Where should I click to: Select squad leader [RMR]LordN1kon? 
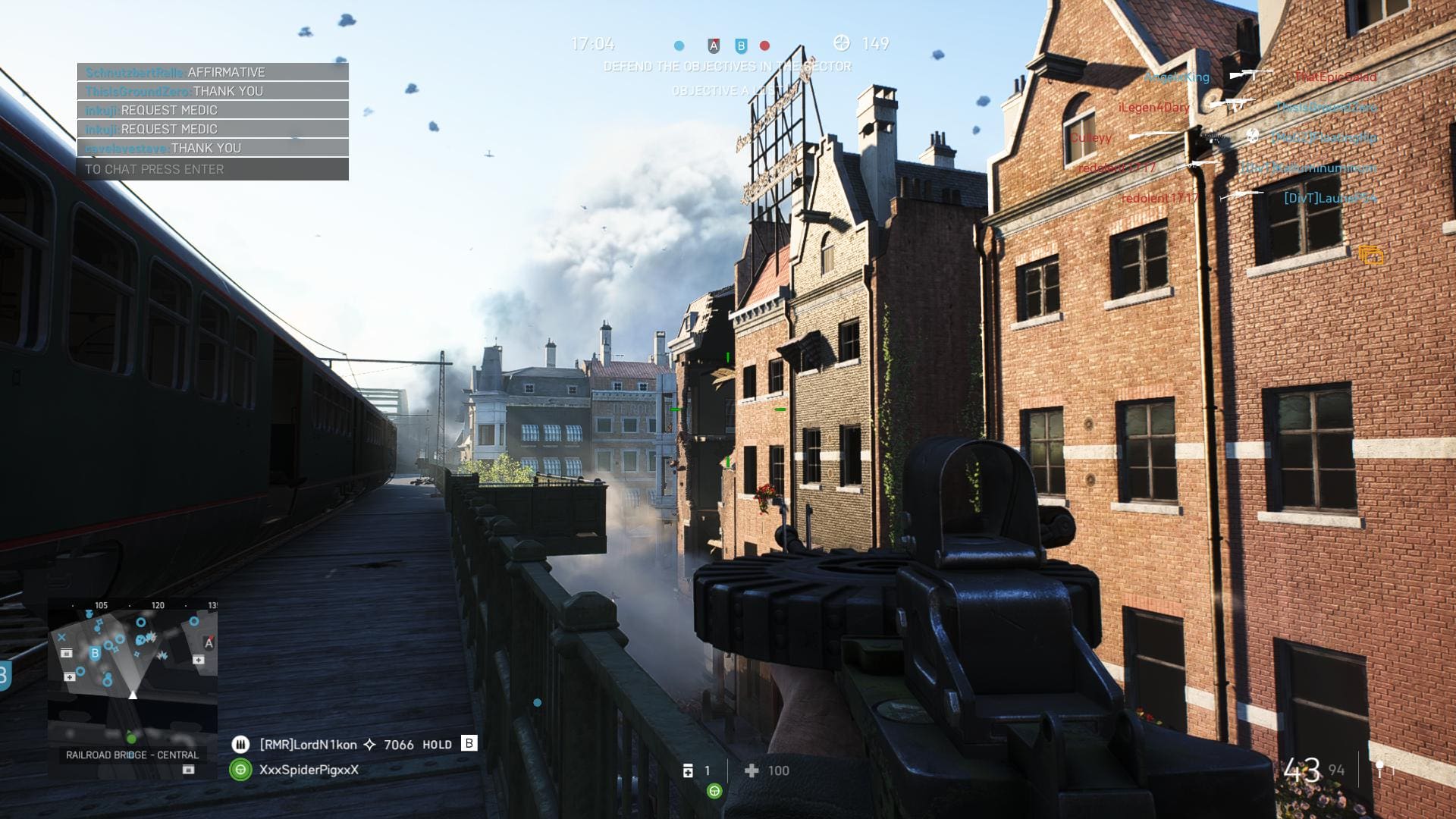coord(307,745)
